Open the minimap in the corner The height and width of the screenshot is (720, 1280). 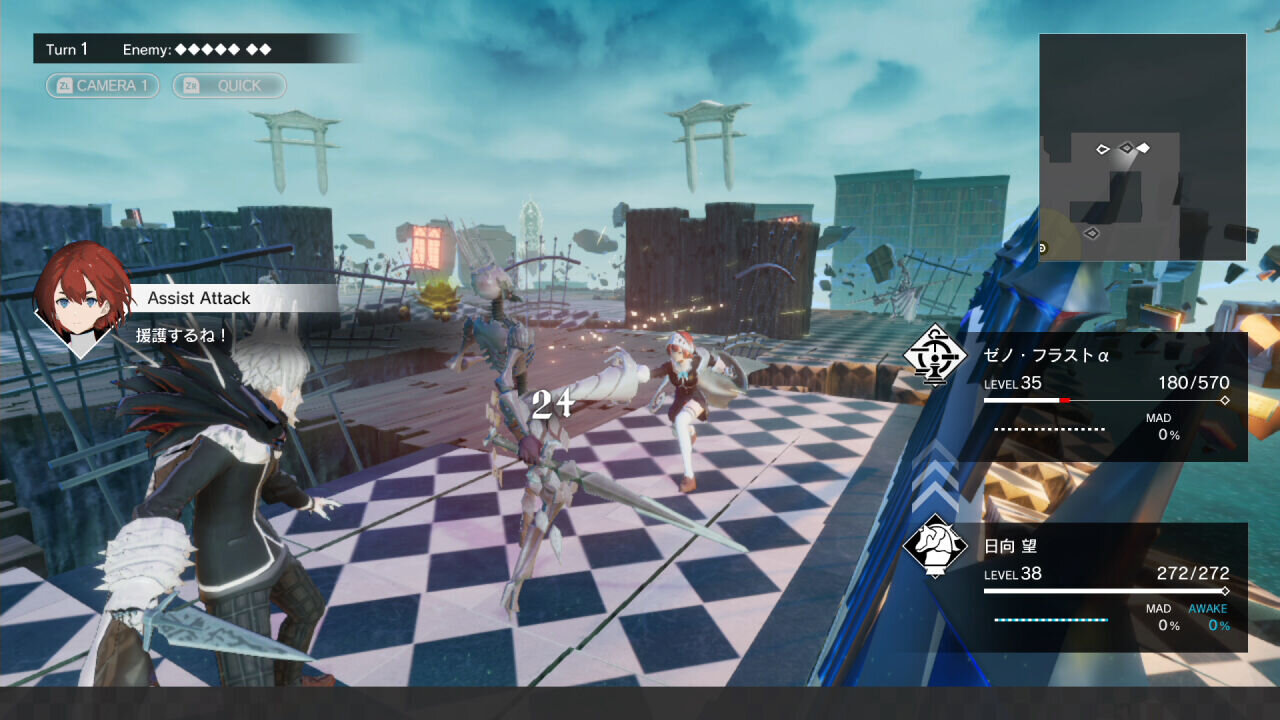click(1142, 147)
